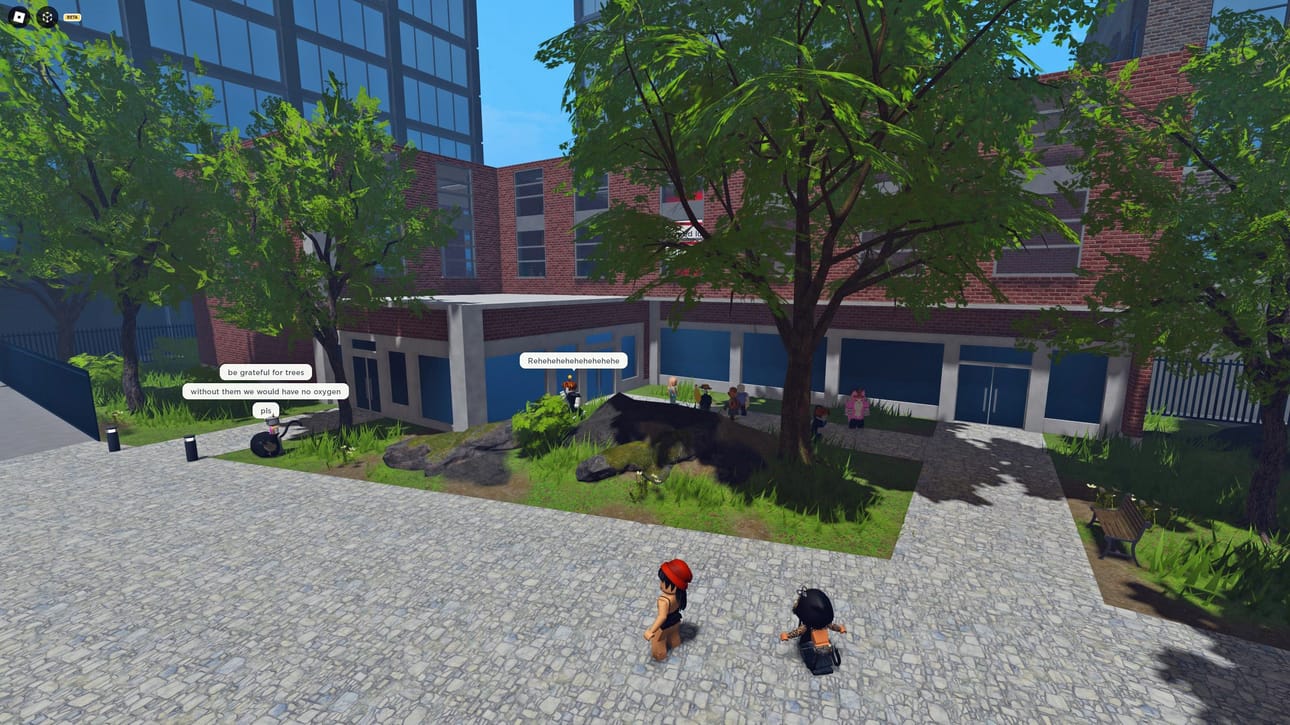Screen dimensions: 1290x725
Task: Click the circular dots icon beside Roblox logo
Action: [x=47, y=17]
